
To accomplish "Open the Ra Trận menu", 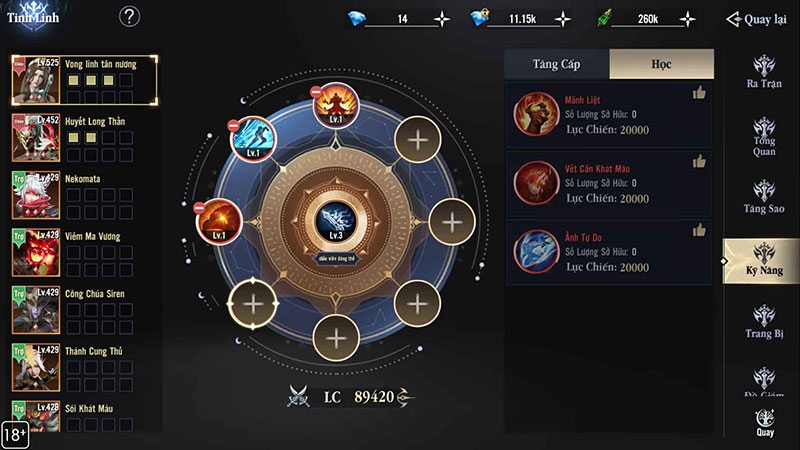I will click(x=764, y=71).
